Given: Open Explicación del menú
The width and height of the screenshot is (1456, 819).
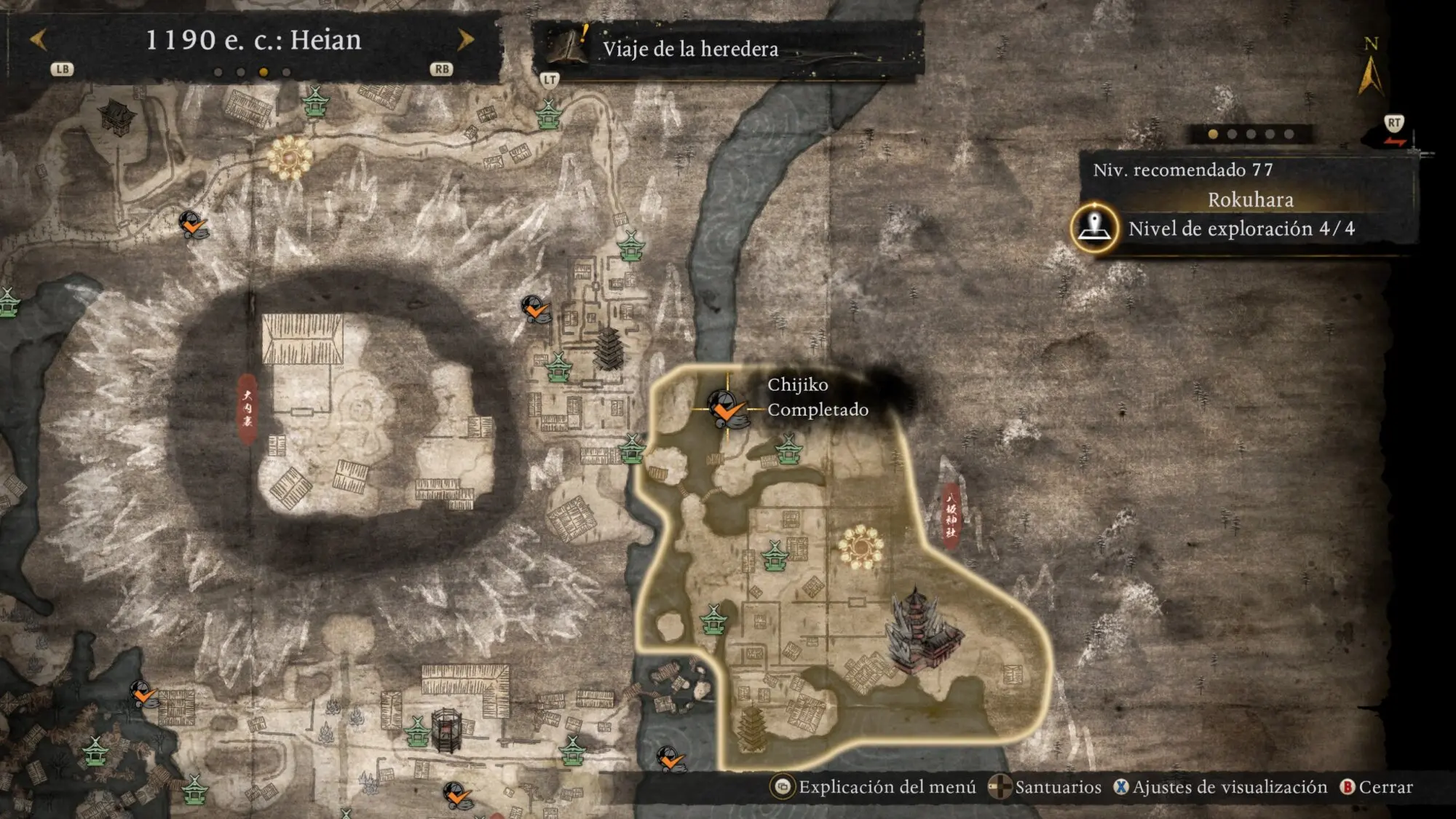Looking at the screenshot, I should (876, 787).
